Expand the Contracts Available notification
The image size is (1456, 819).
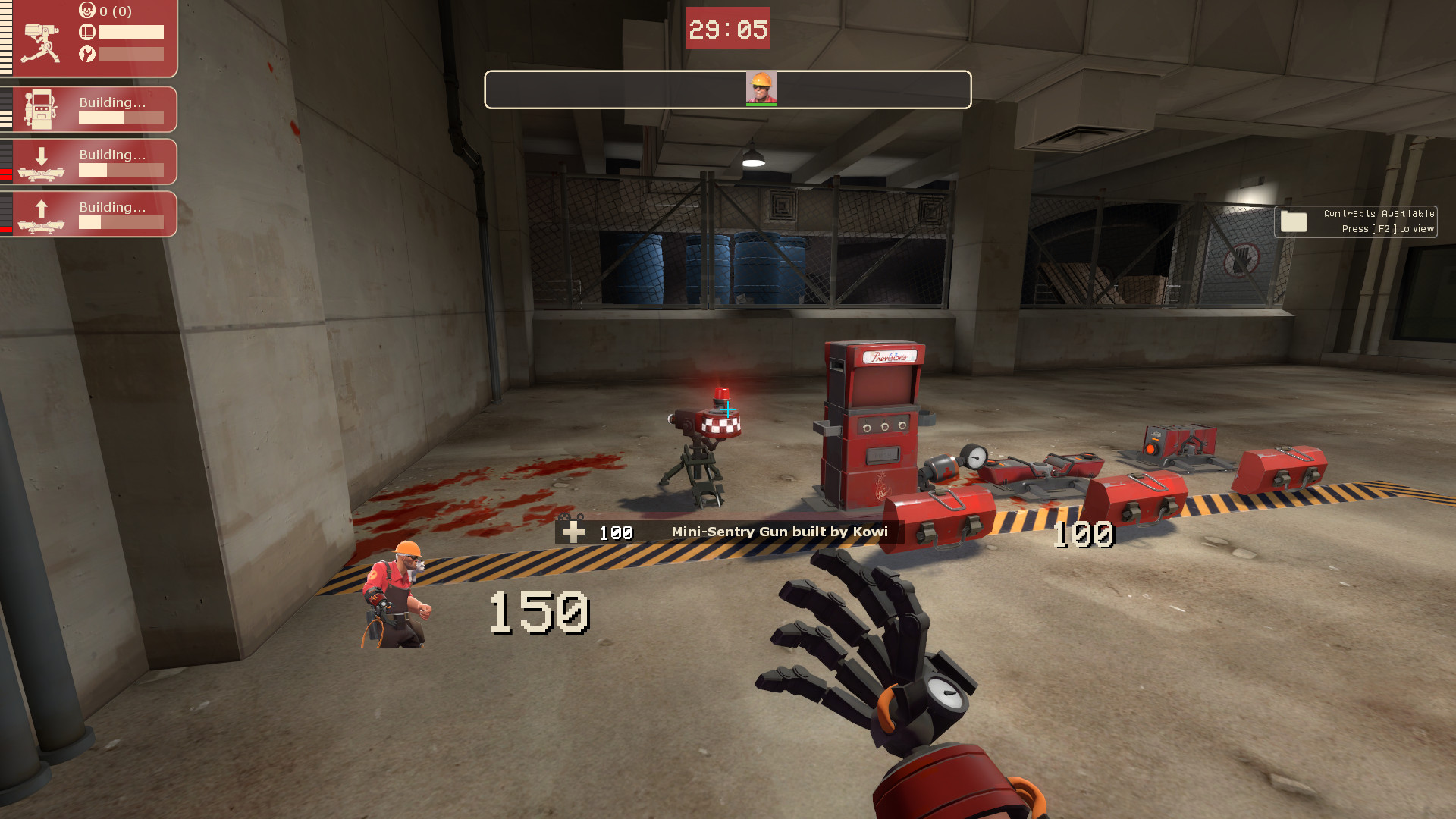click(x=1357, y=220)
